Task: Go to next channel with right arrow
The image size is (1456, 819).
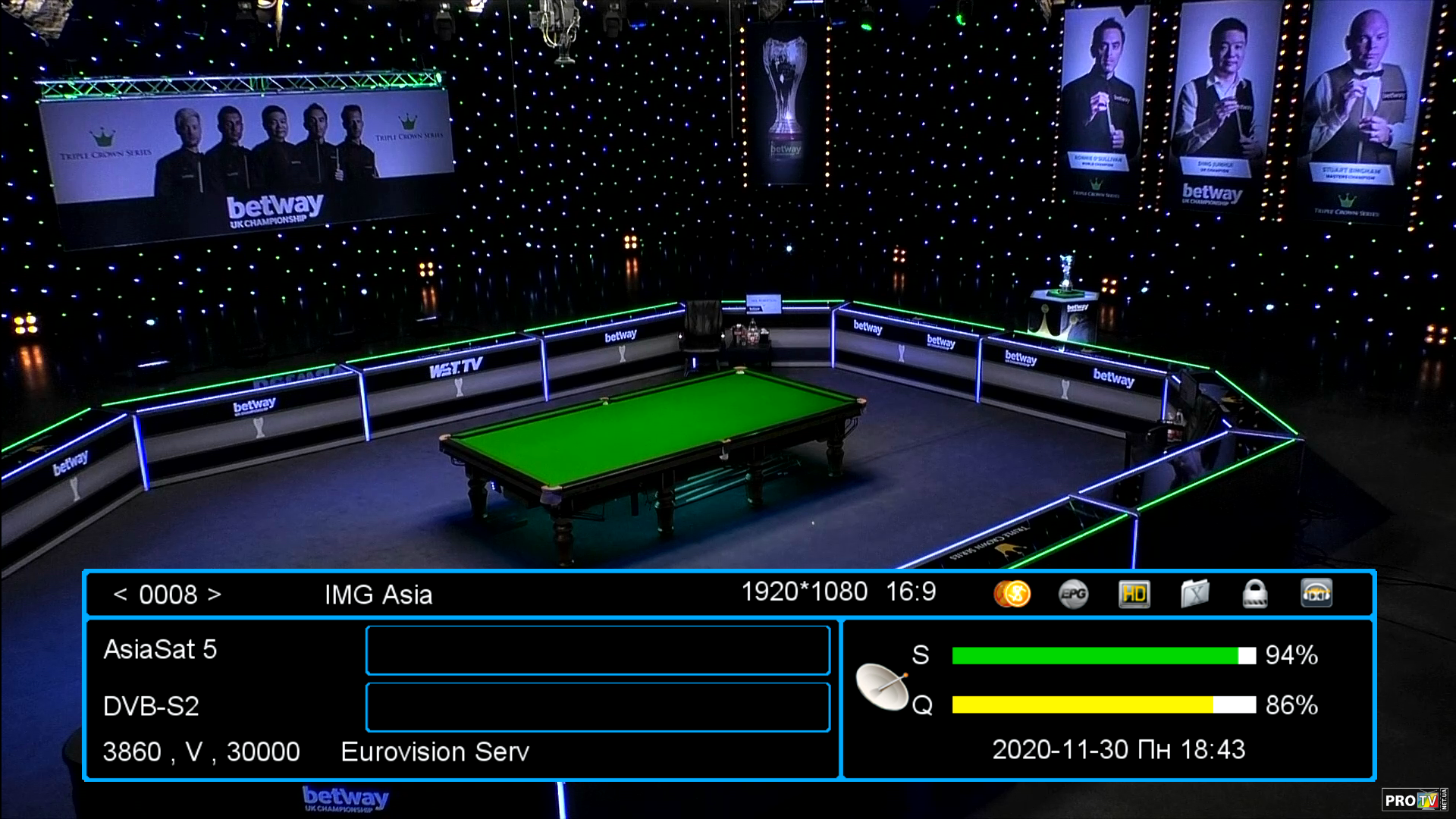Action: pyautogui.click(x=215, y=595)
